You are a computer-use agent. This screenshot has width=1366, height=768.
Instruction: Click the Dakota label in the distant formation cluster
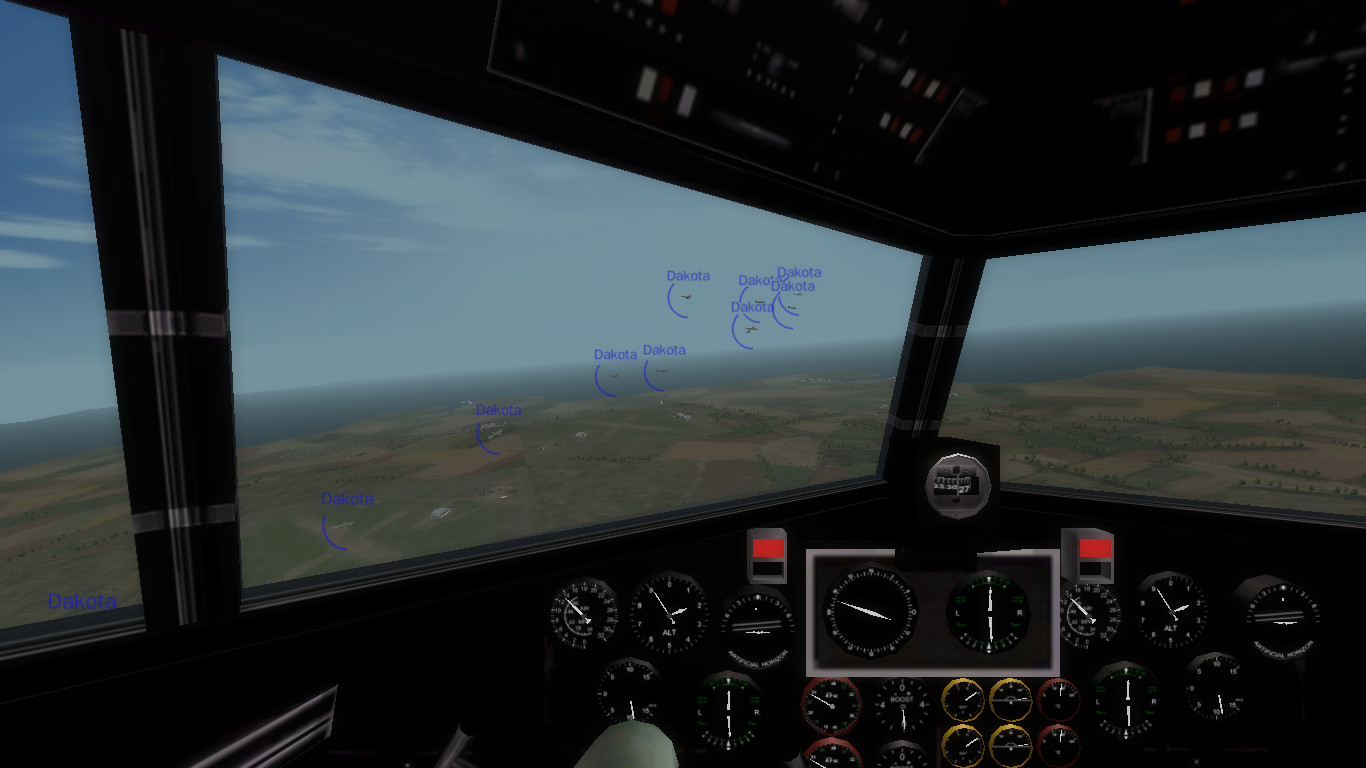pos(800,271)
